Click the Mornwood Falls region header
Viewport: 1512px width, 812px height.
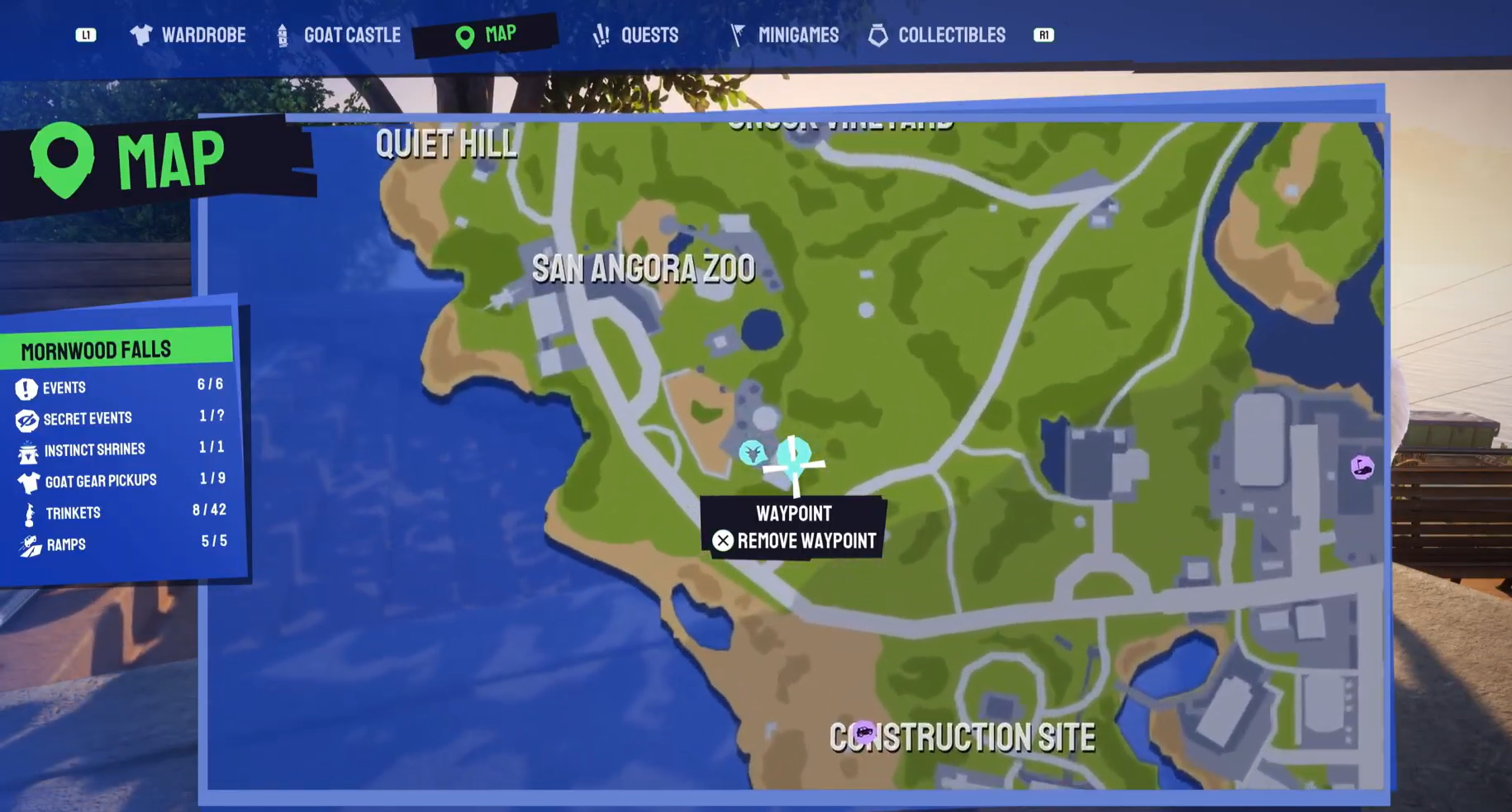(97, 349)
